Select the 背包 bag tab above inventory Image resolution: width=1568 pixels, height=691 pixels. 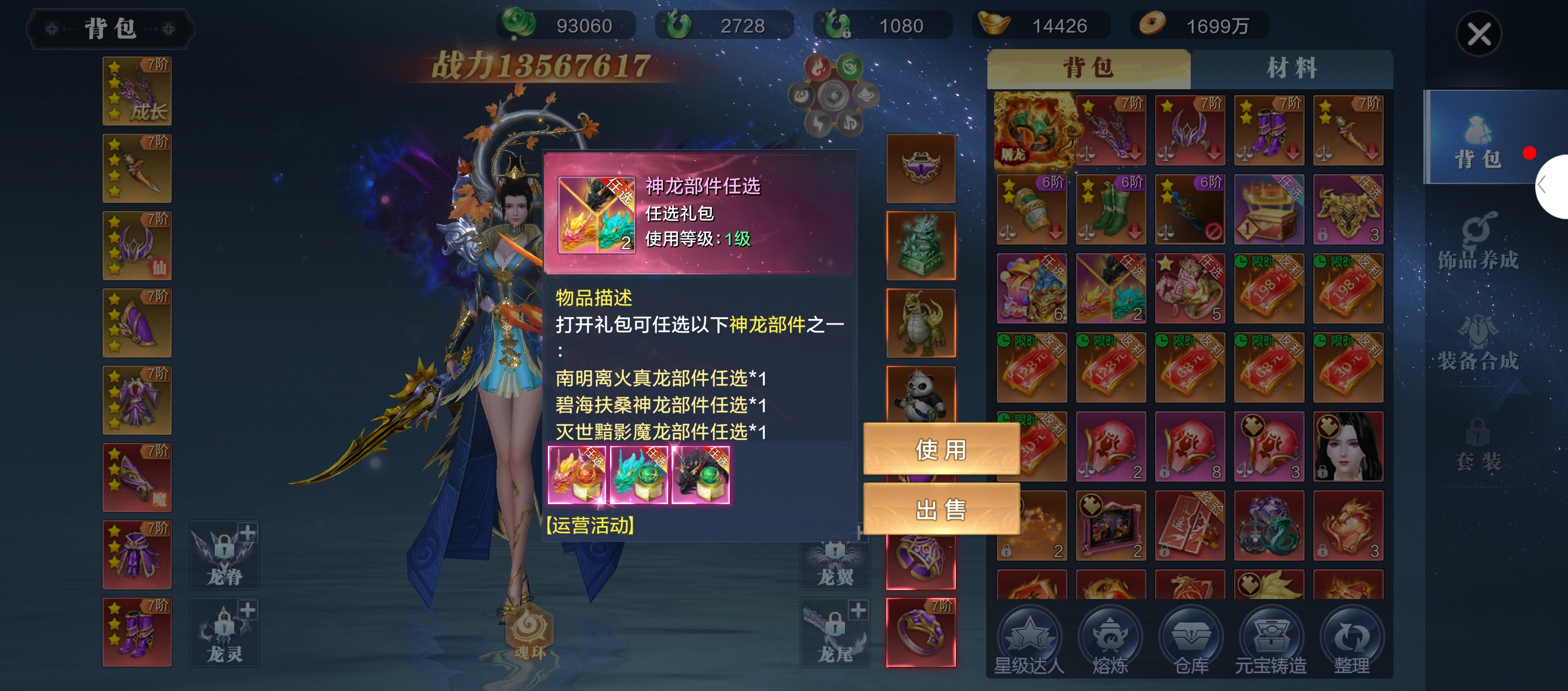1088,68
